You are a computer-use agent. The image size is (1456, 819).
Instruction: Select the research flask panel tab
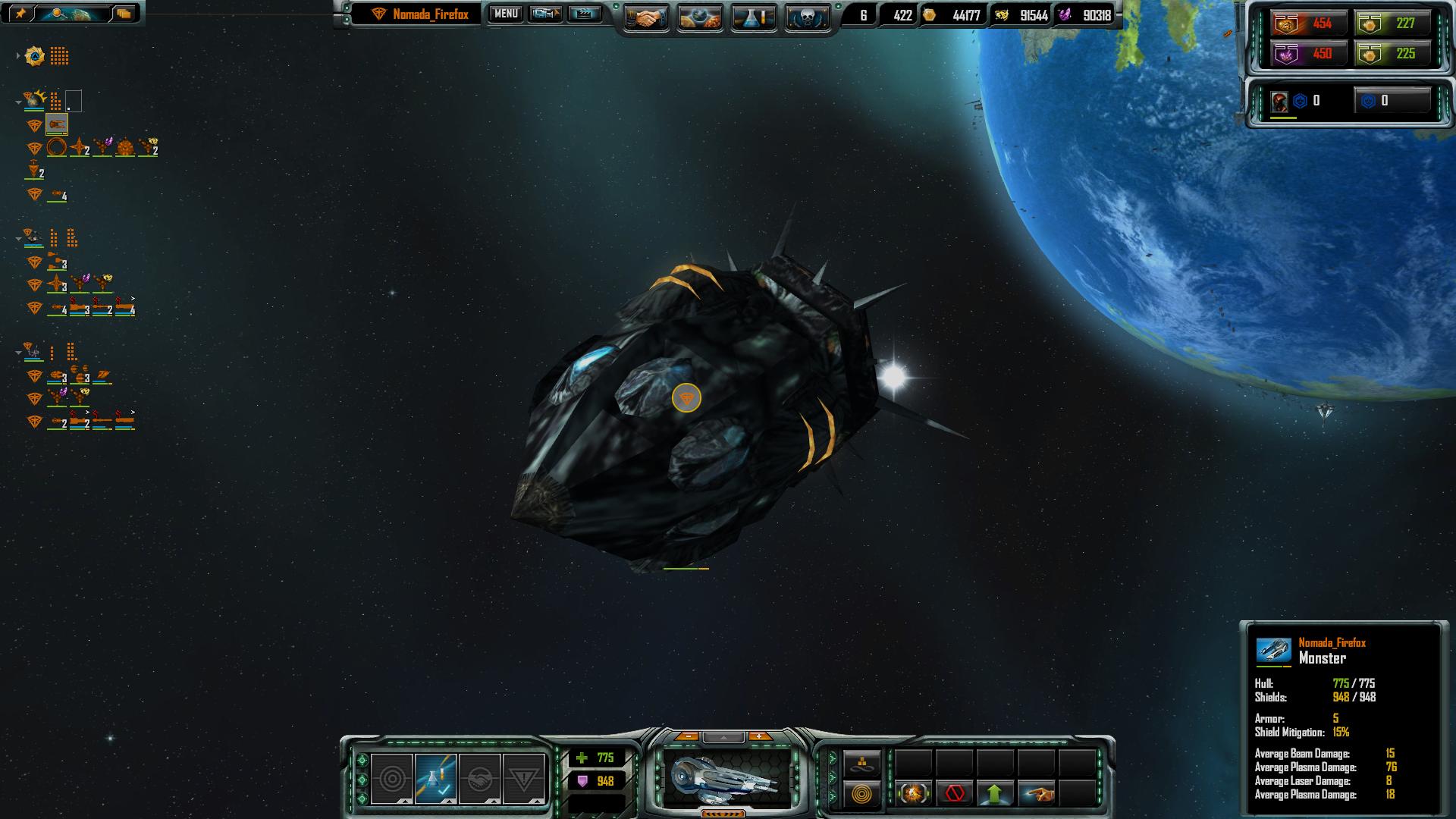435,779
